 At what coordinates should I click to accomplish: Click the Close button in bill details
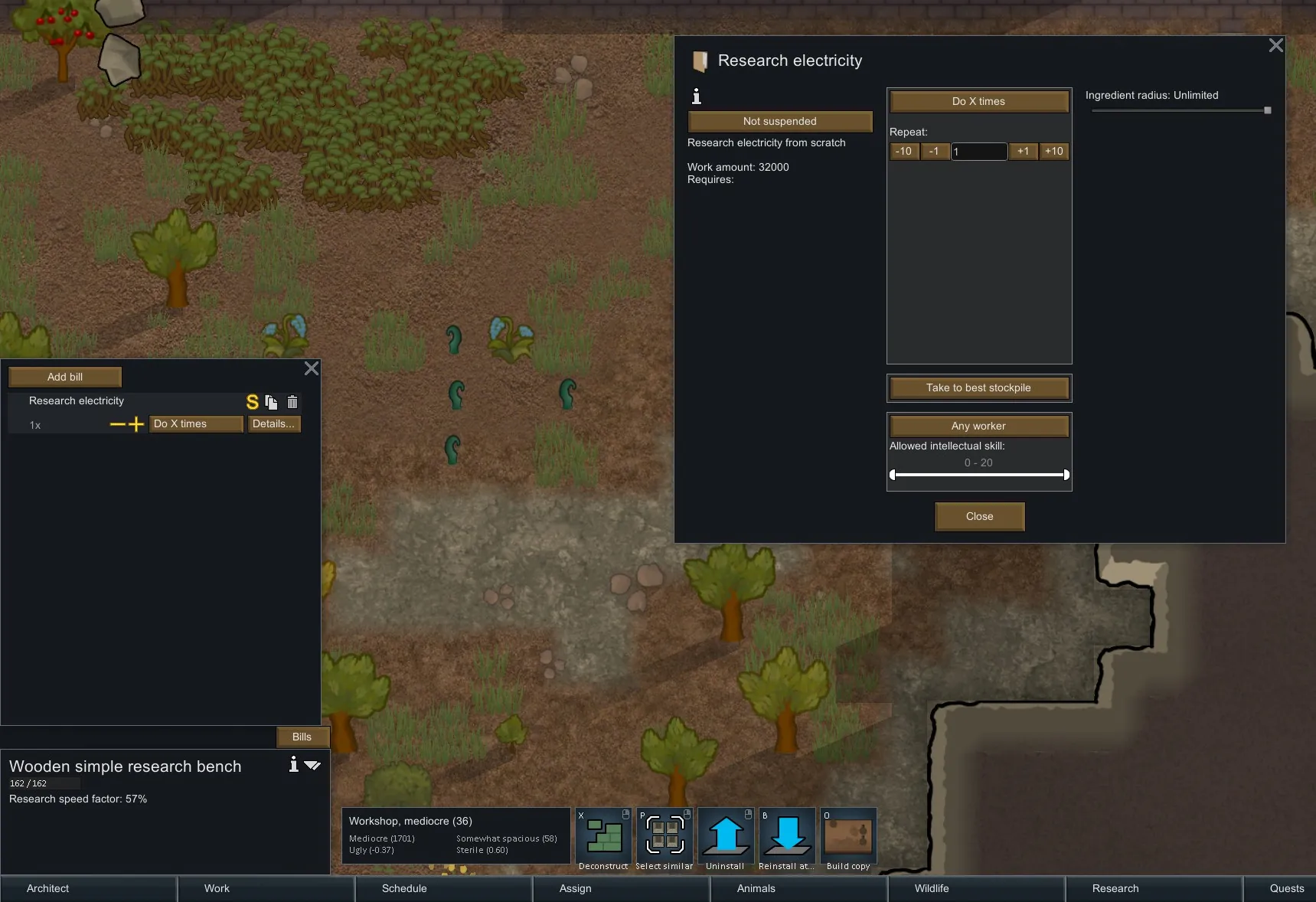[x=979, y=516]
